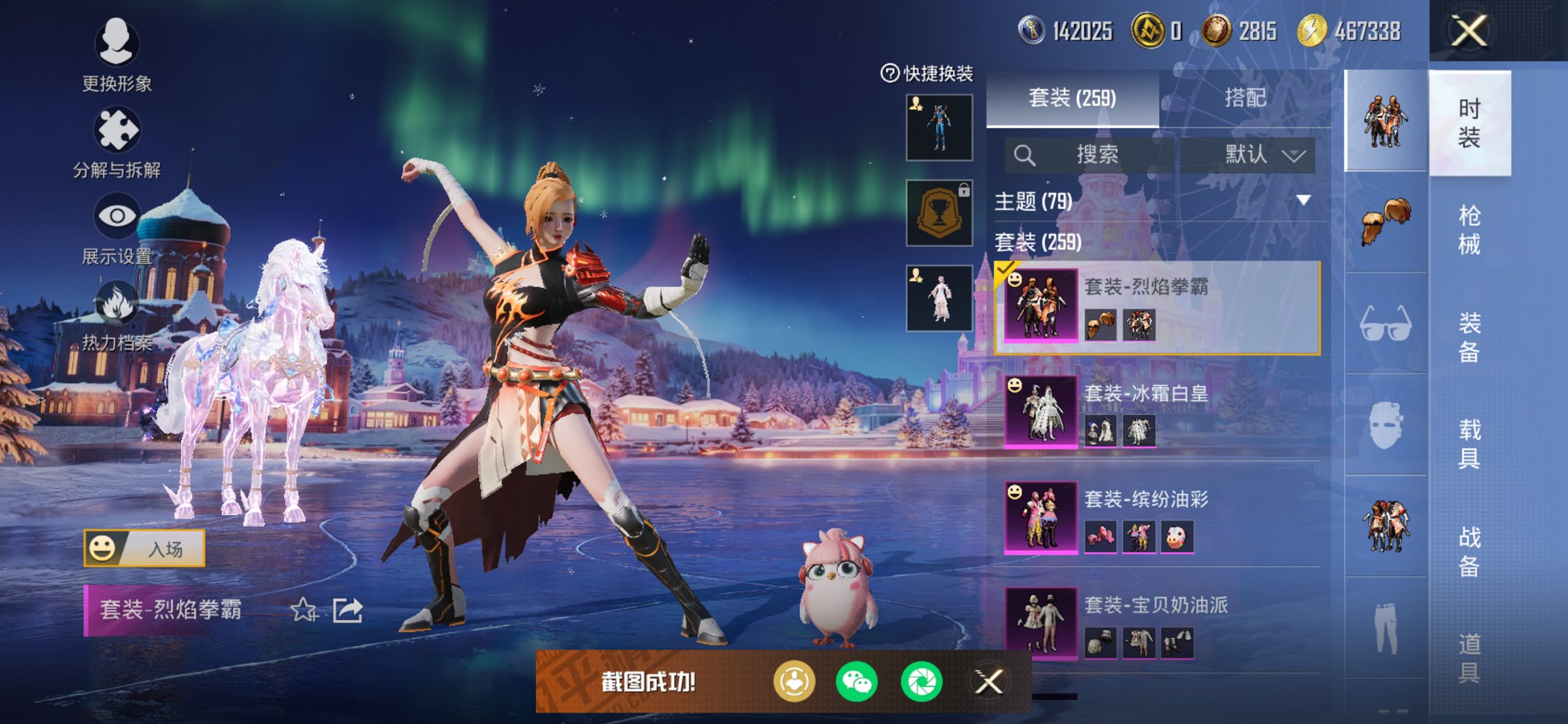Favorite the outfit with the star icon
Screen dimensions: 1568x724
(303, 610)
